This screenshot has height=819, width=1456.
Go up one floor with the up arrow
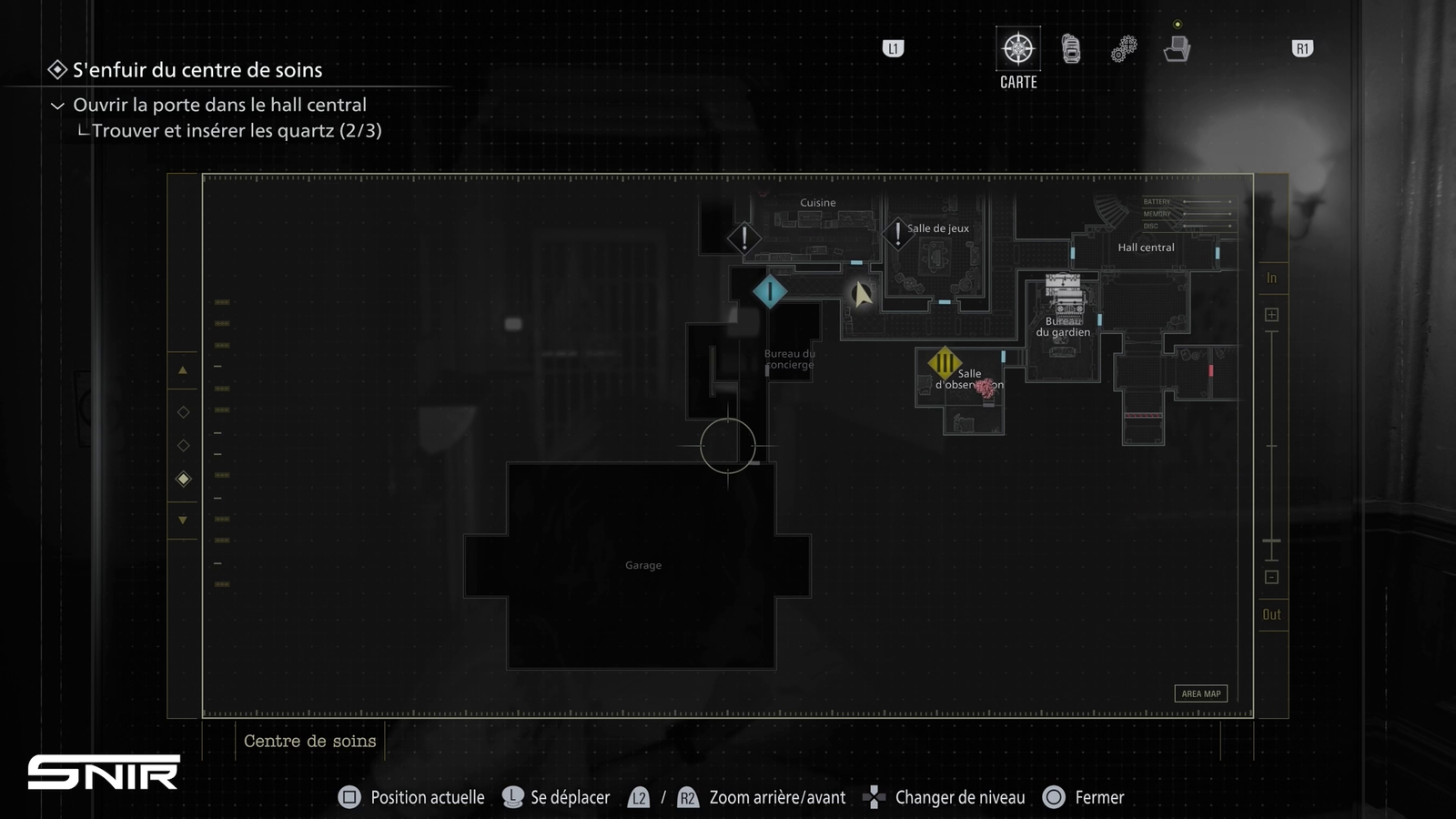coord(183,370)
